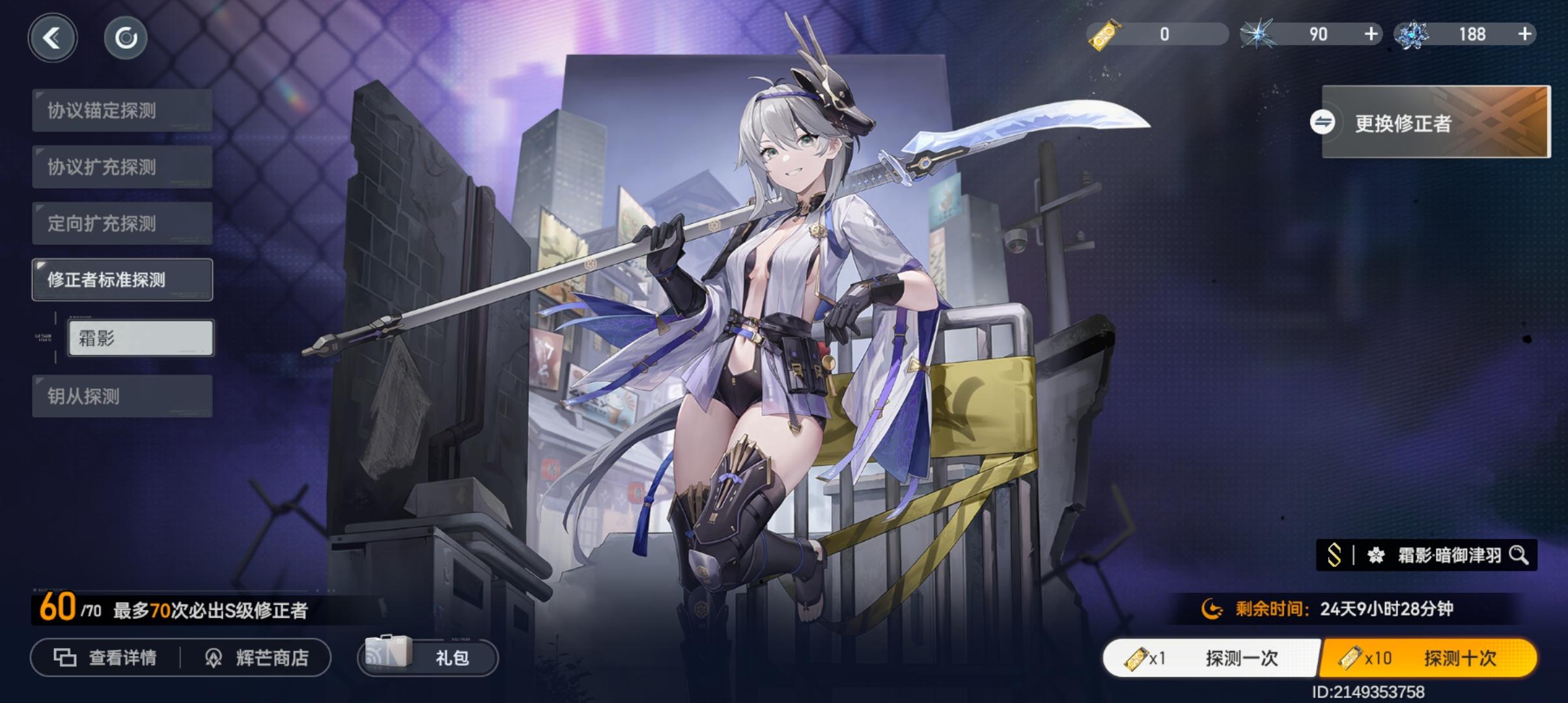Select the 霜影 sub-banner entry

tap(140, 338)
